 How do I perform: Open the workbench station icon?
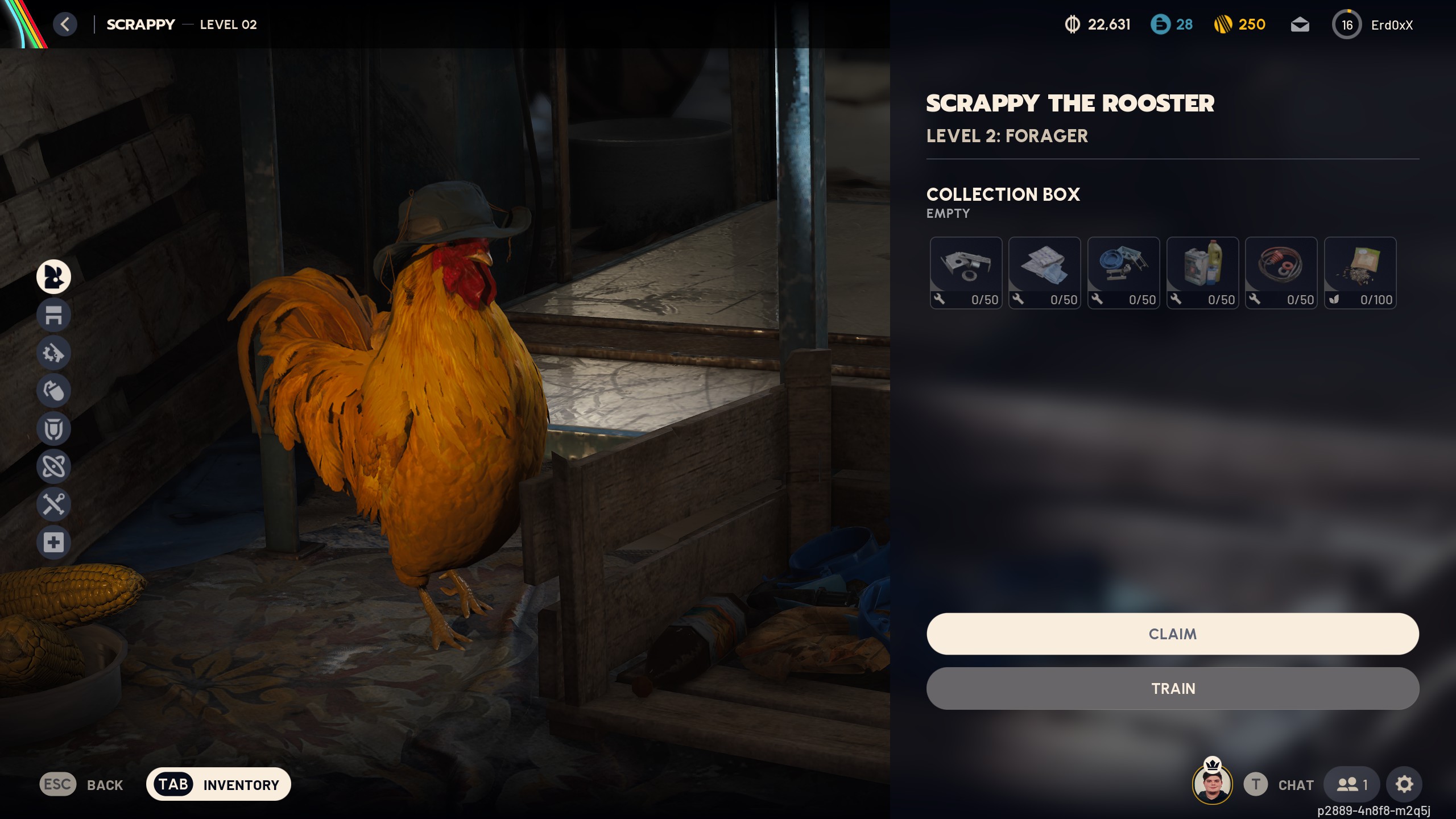[53, 315]
